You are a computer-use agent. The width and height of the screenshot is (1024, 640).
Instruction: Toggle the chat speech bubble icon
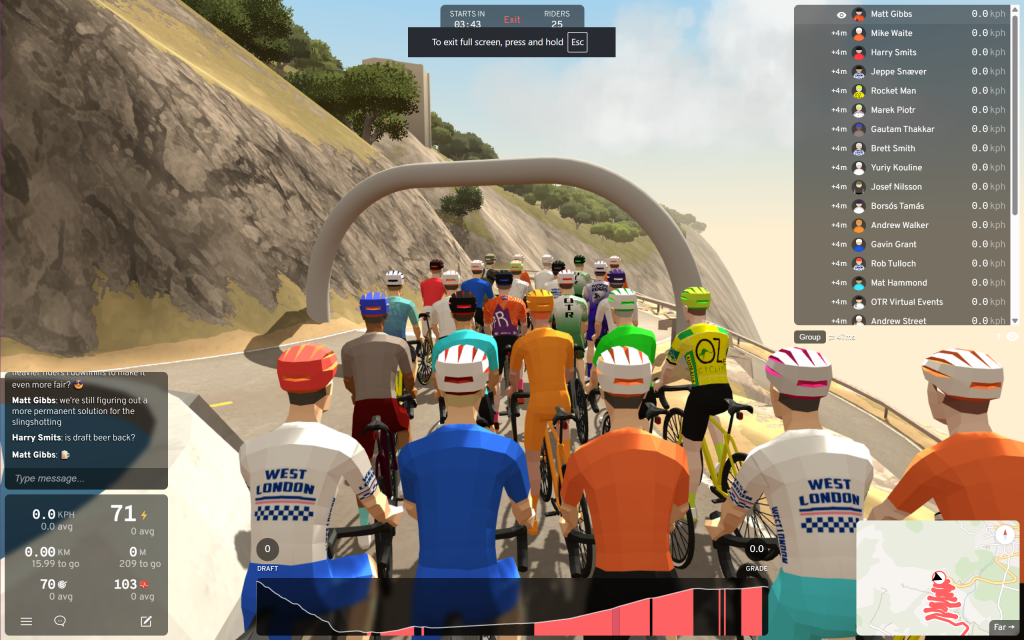click(60, 621)
